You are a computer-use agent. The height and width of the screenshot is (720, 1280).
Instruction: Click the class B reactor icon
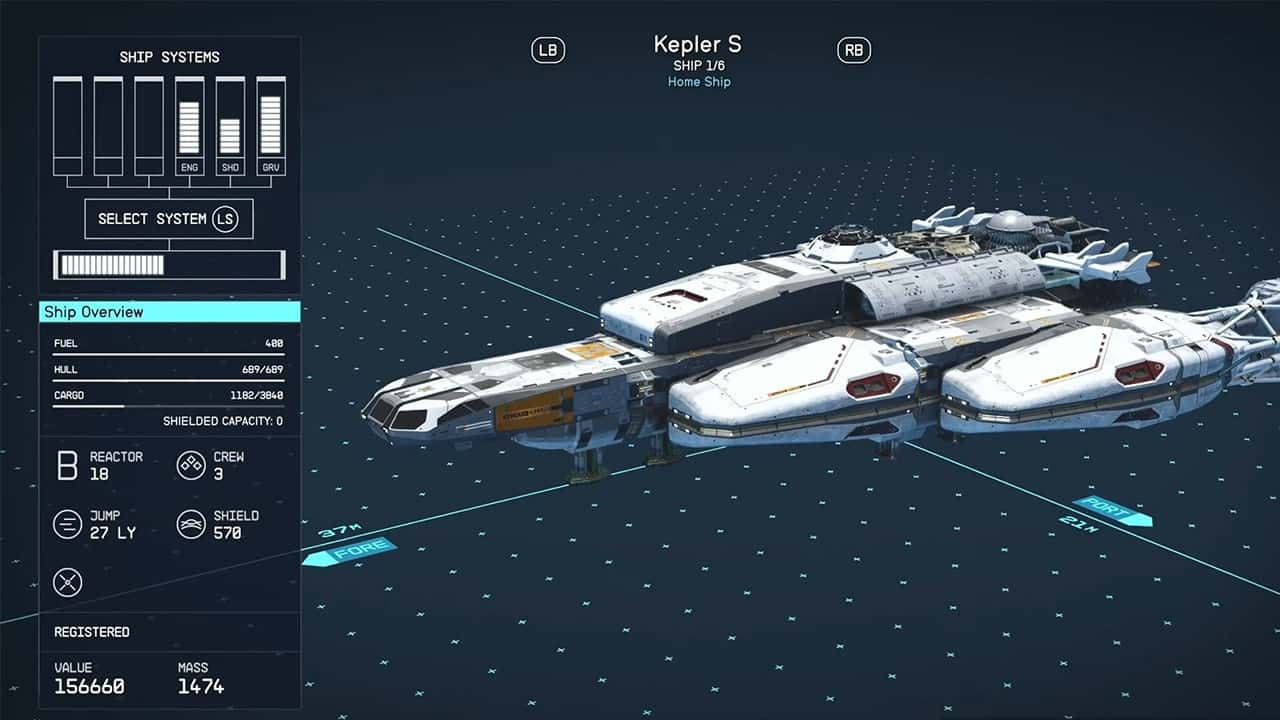click(67, 465)
